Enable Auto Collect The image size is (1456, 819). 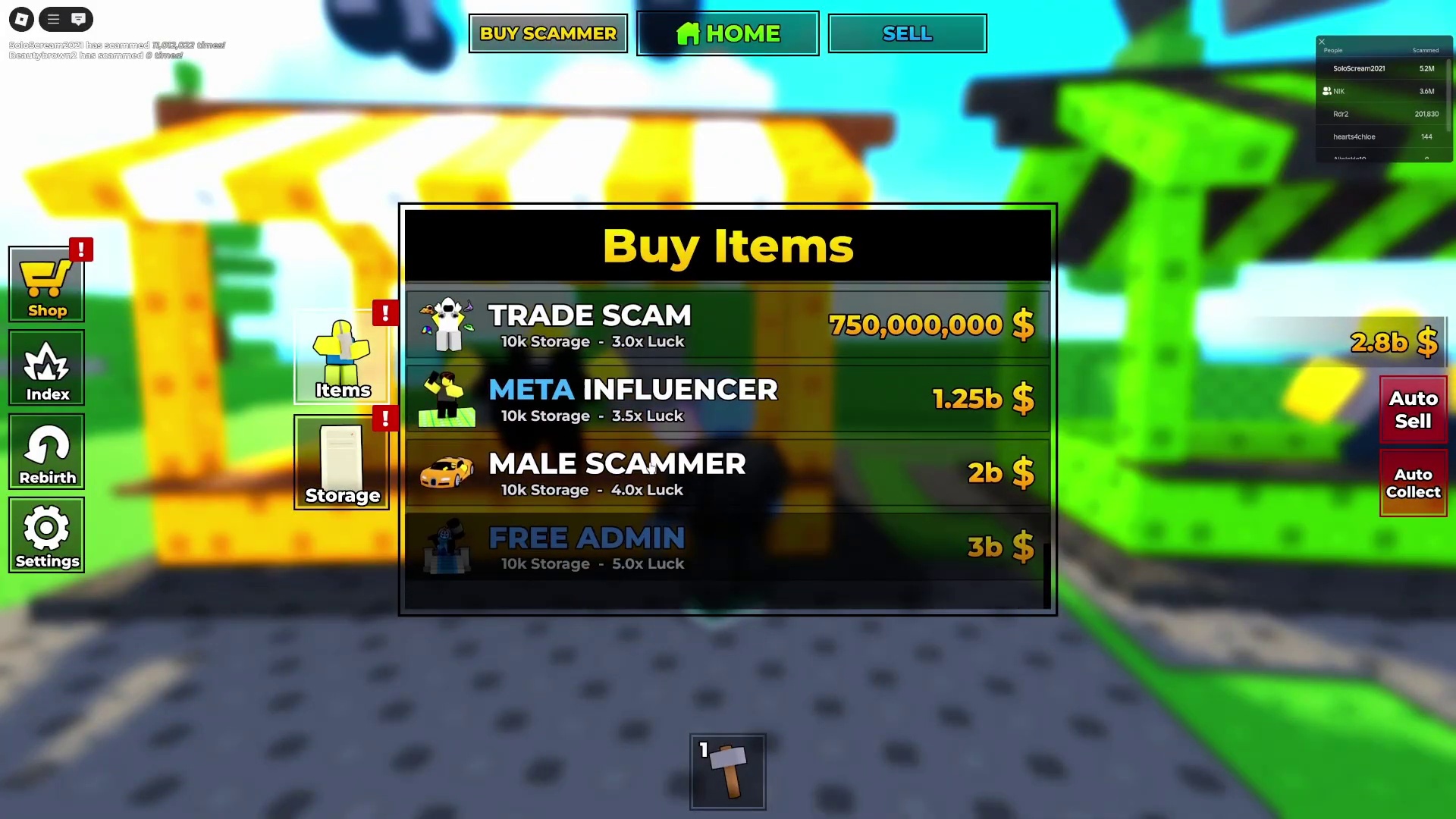(x=1412, y=483)
